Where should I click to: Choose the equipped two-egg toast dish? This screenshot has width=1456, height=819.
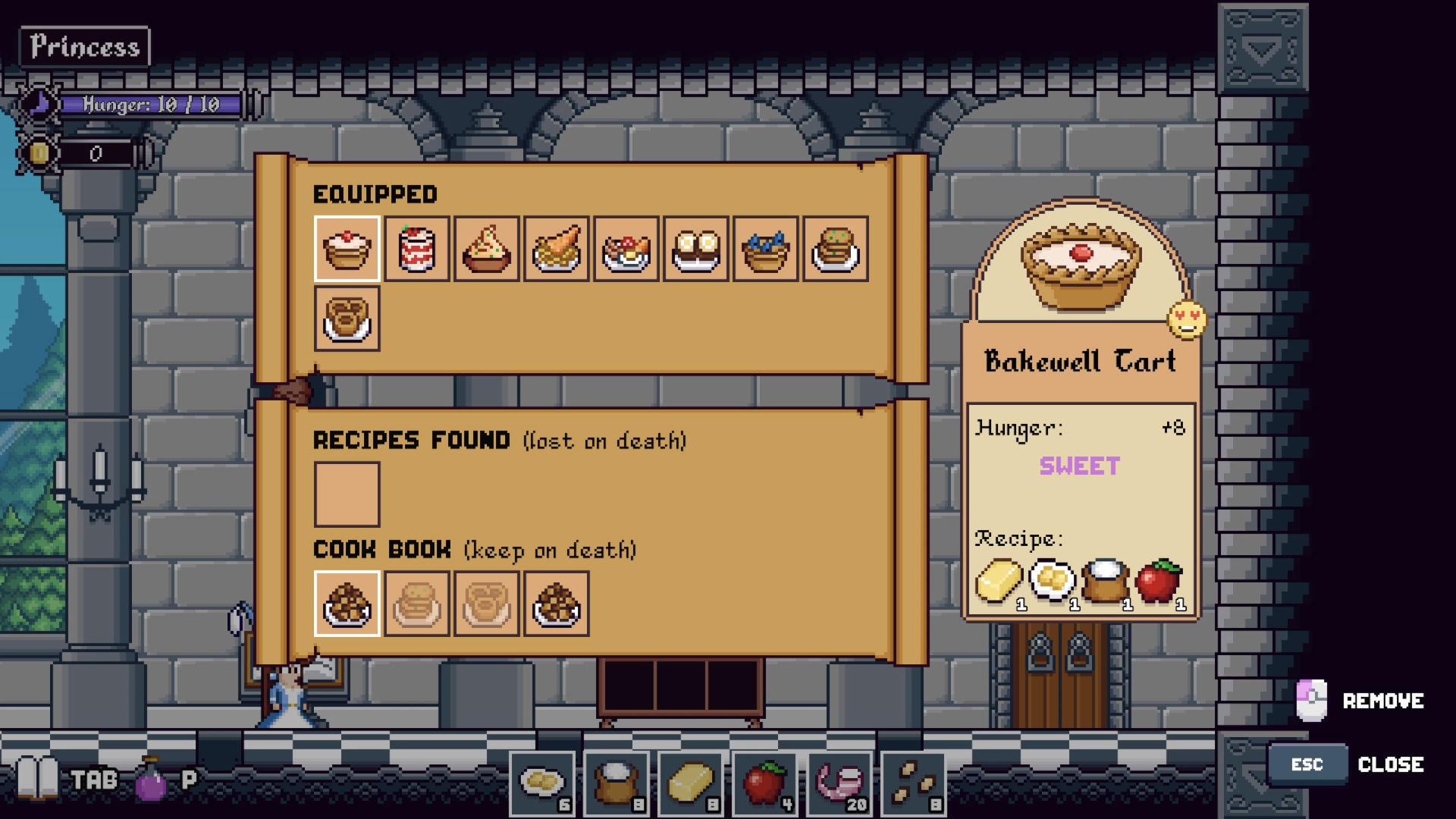695,249
